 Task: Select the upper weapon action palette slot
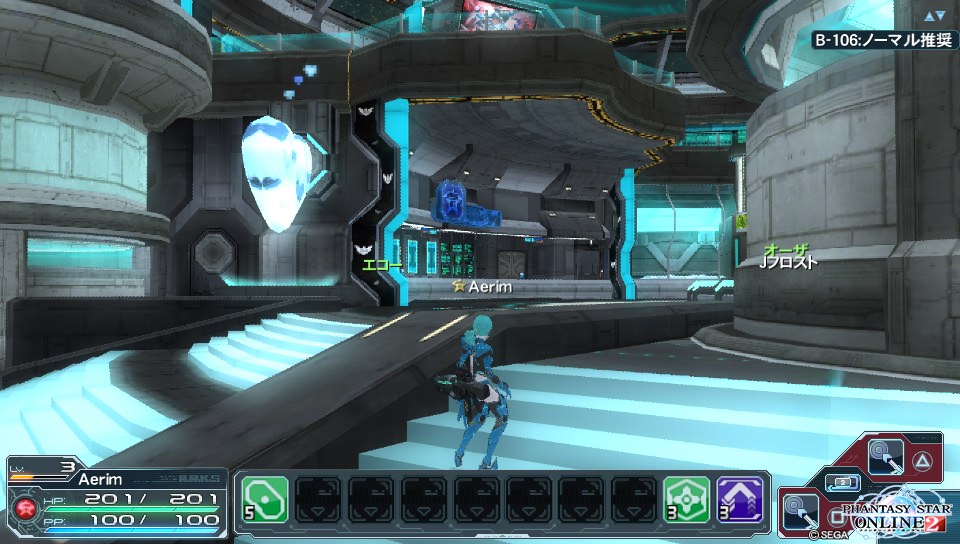click(884, 457)
